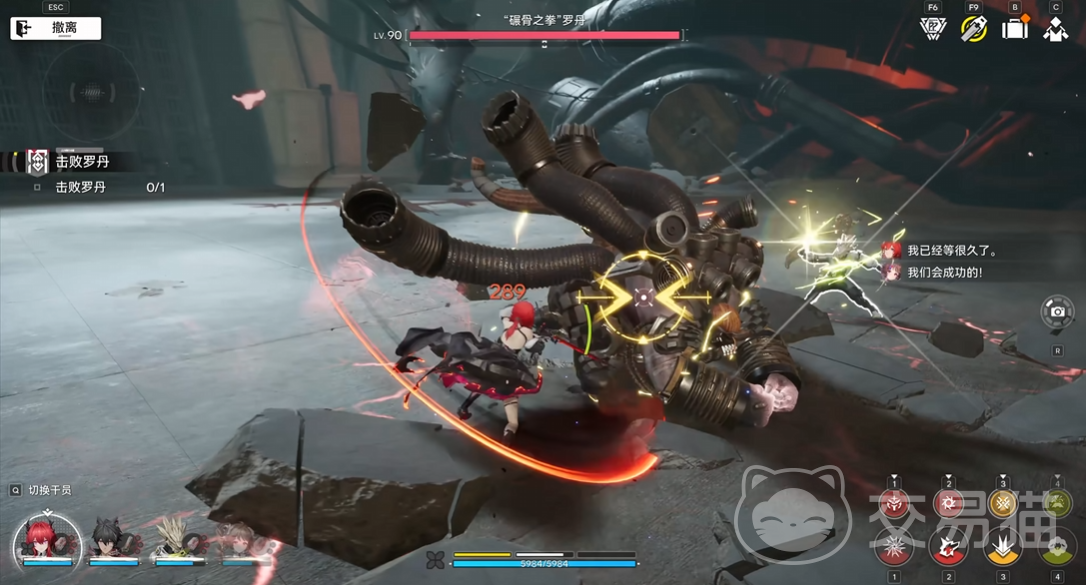This screenshot has width=1086, height=585.
Task: Open the triangular emblem menu icon
Action: coord(932,28)
